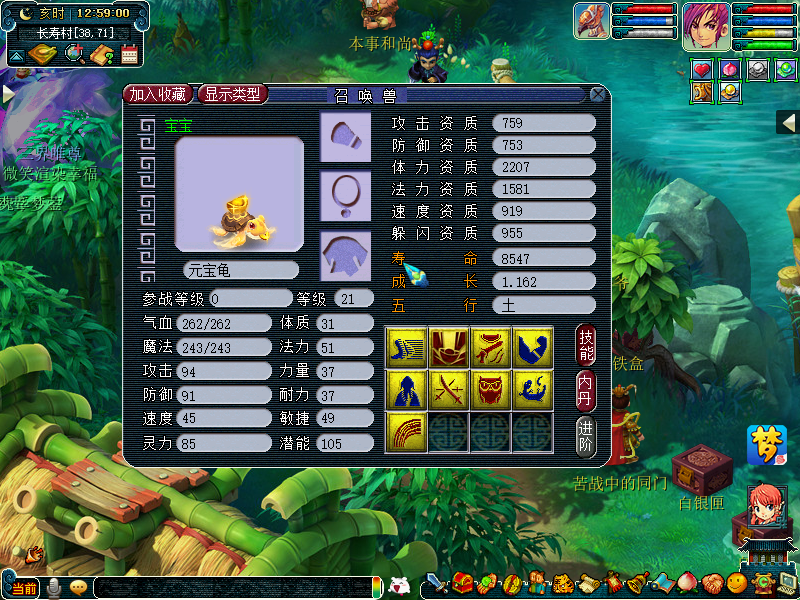Click the red heart buff icon

[702, 69]
